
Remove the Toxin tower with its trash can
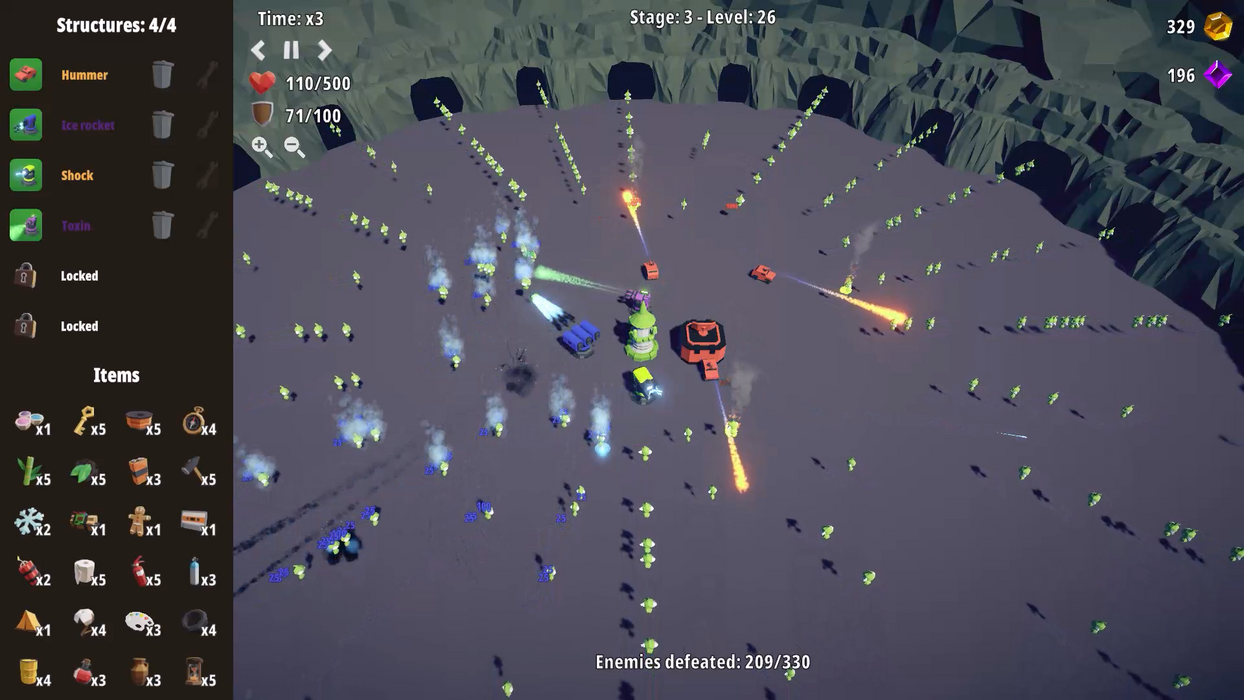point(162,225)
